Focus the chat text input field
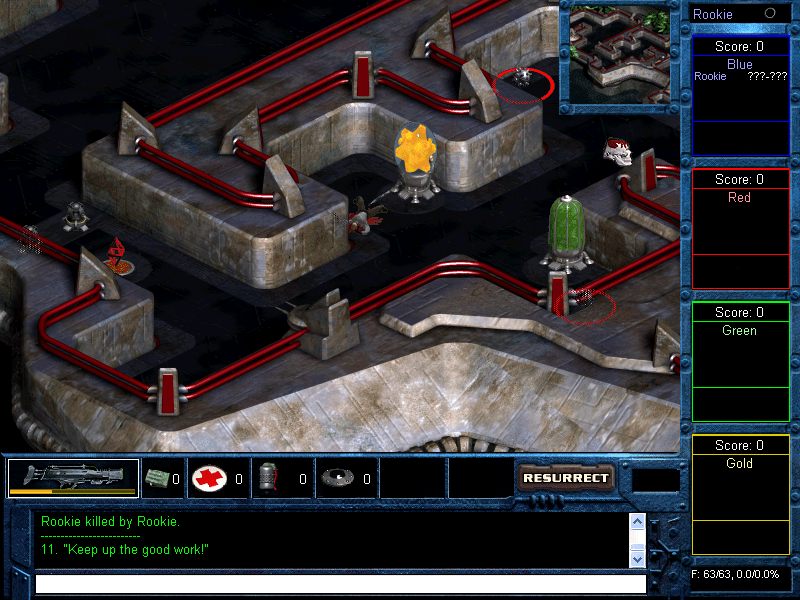The height and width of the screenshot is (600, 800). tap(340, 583)
